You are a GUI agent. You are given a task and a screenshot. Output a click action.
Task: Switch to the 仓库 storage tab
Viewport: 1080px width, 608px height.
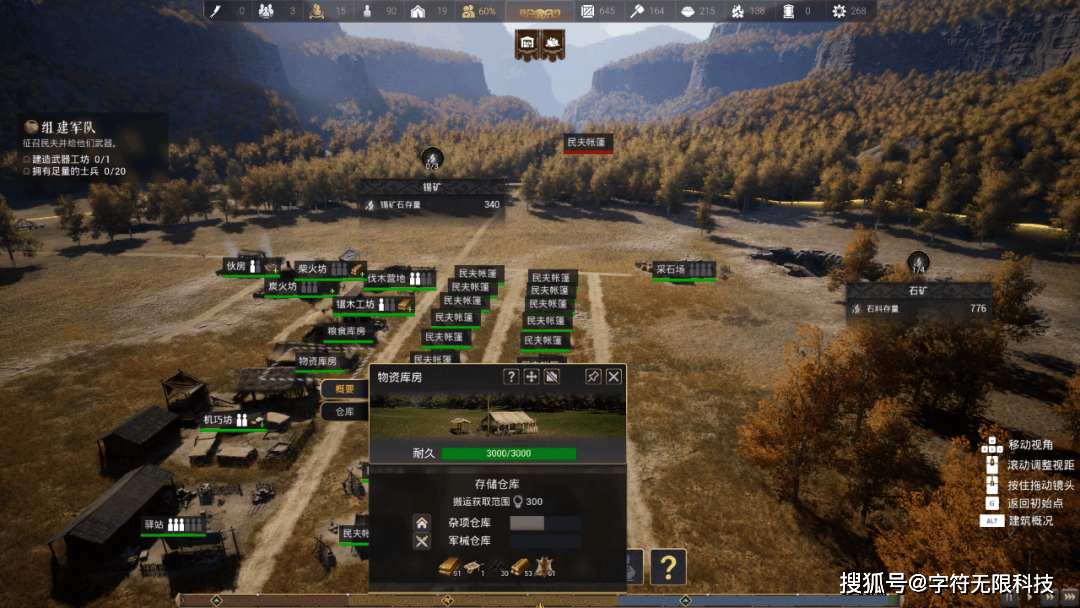[345, 411]
